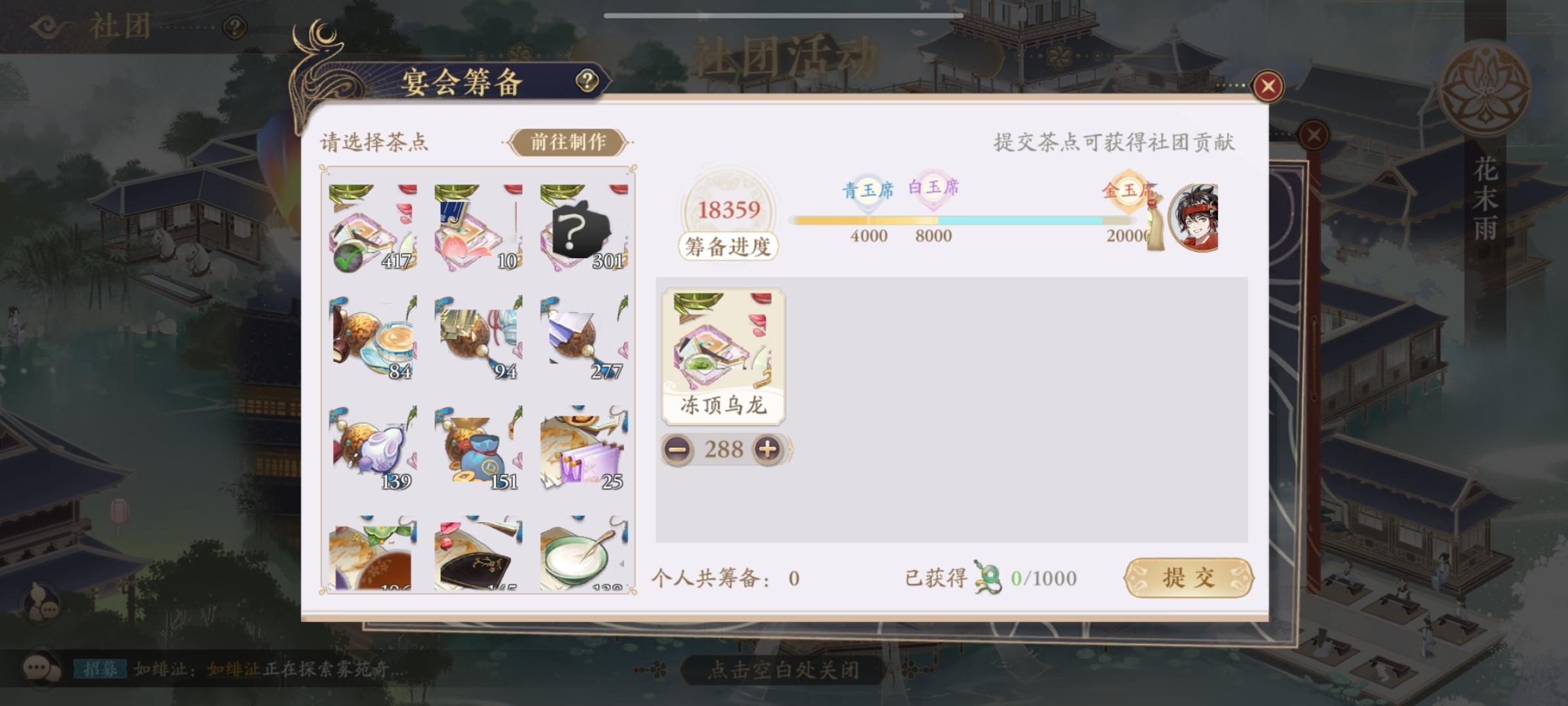The height and width of the screenshot is (706, 1568).
Task: Open the 宴会筹备 help question mark
Action: point(587,81)
